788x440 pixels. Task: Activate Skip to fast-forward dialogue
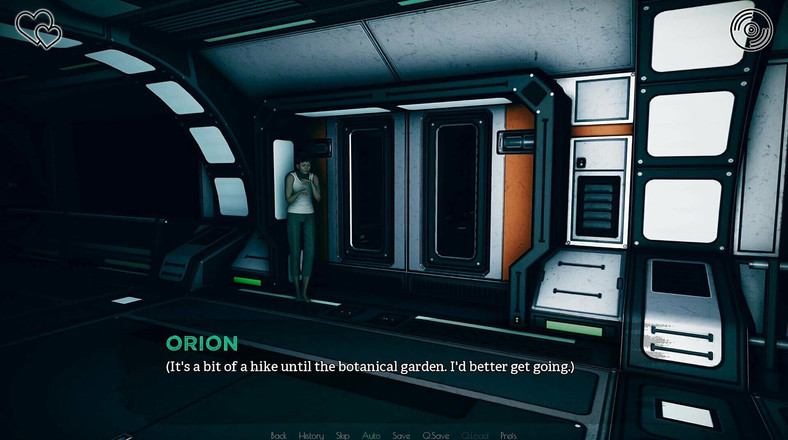tap(343, 435)
